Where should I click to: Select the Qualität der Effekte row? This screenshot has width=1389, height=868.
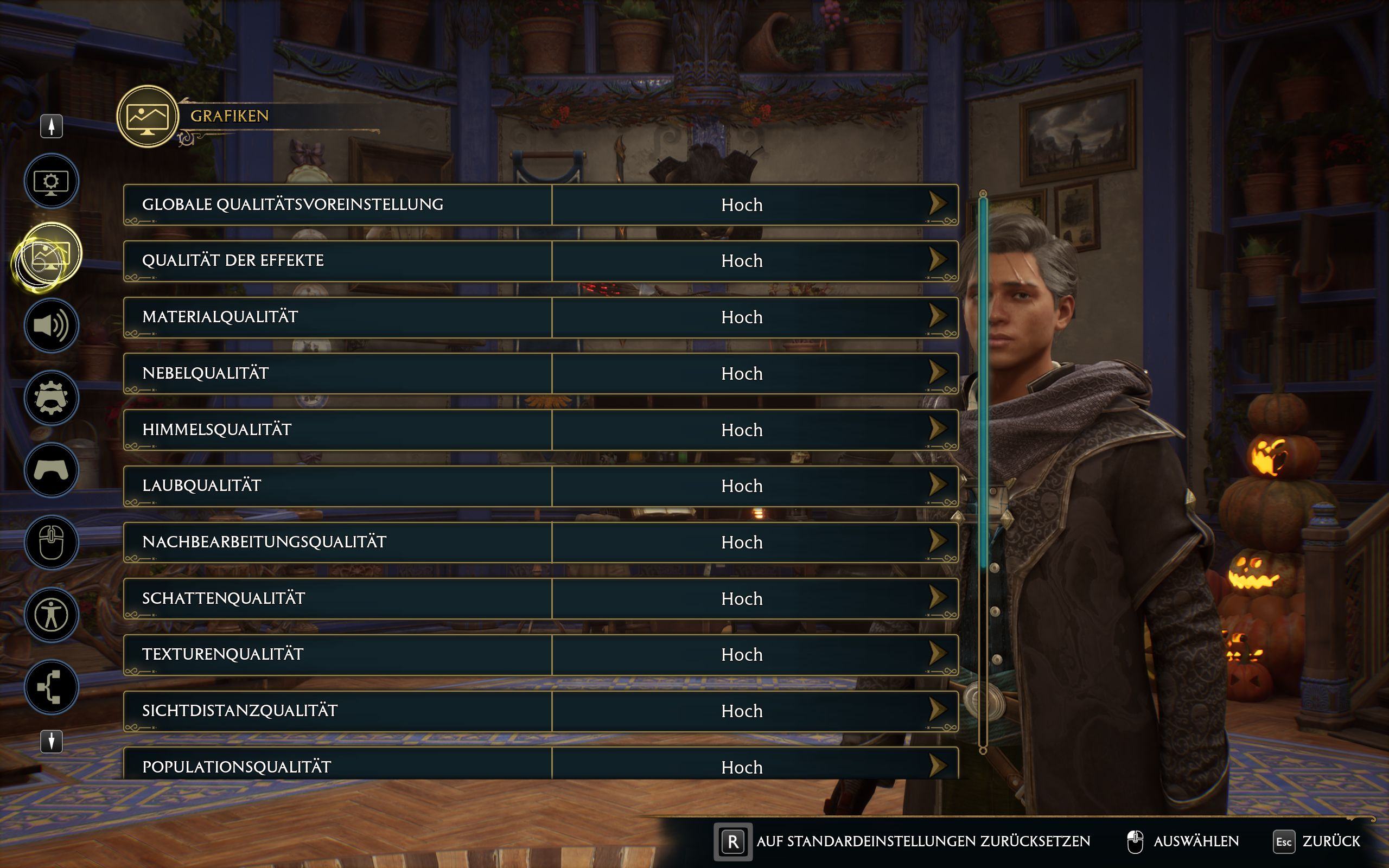coord(337,261)
